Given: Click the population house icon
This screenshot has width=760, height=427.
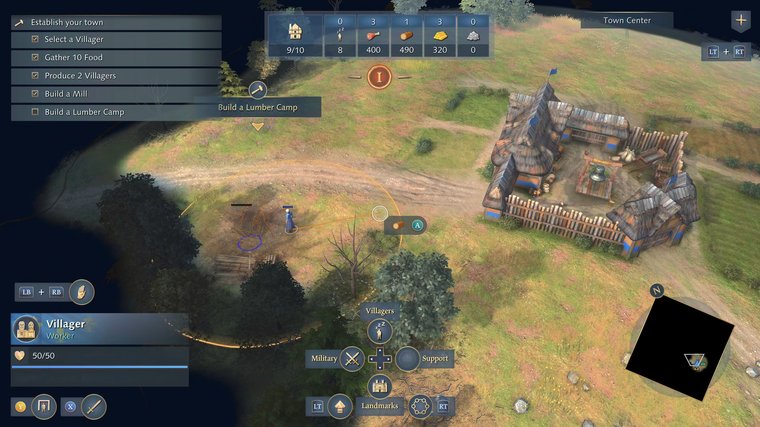Looking at the screenshot, I should click(x=294, y=29).
